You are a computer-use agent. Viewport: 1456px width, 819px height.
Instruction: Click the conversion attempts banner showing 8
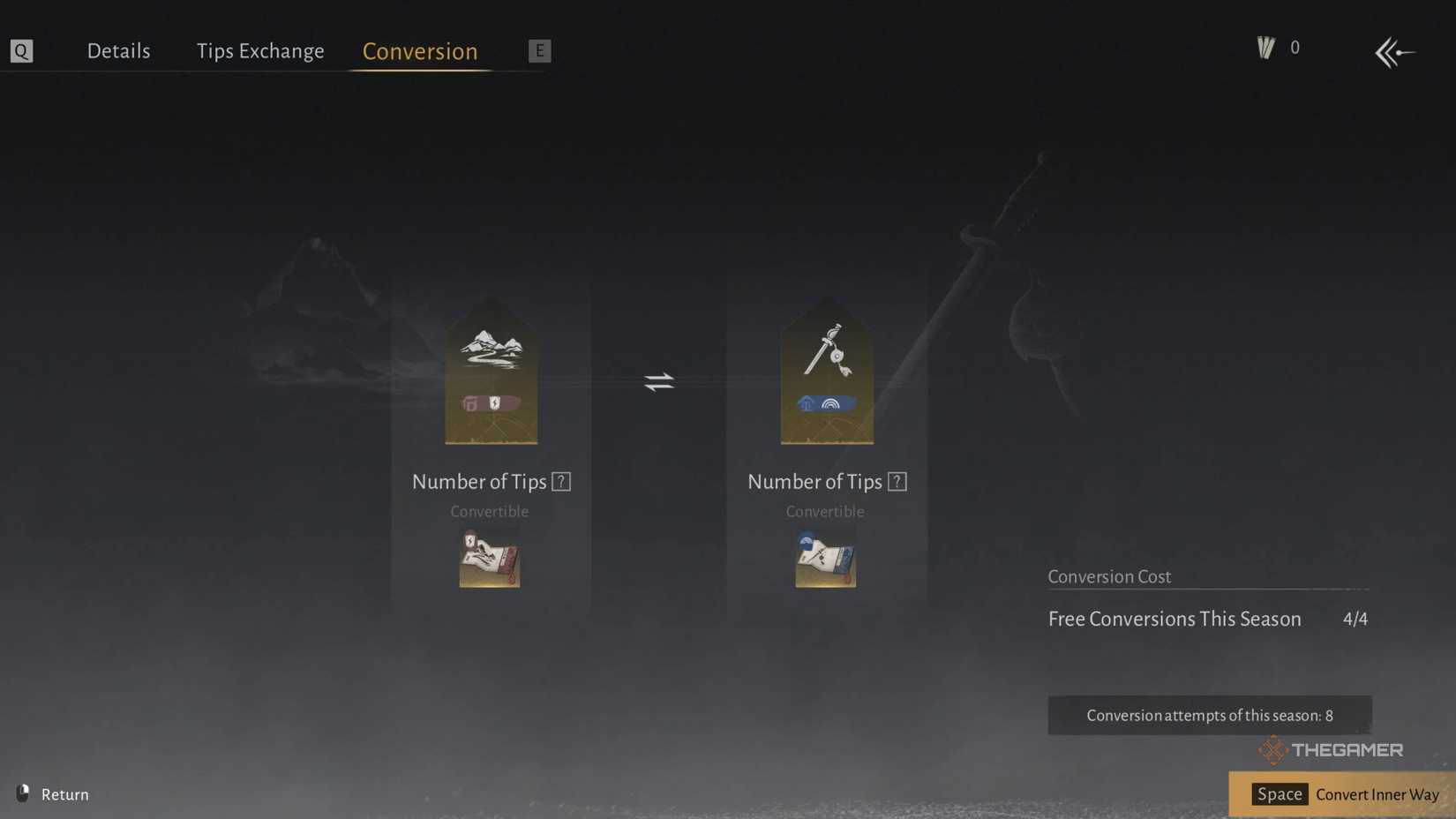(1209, 715)
